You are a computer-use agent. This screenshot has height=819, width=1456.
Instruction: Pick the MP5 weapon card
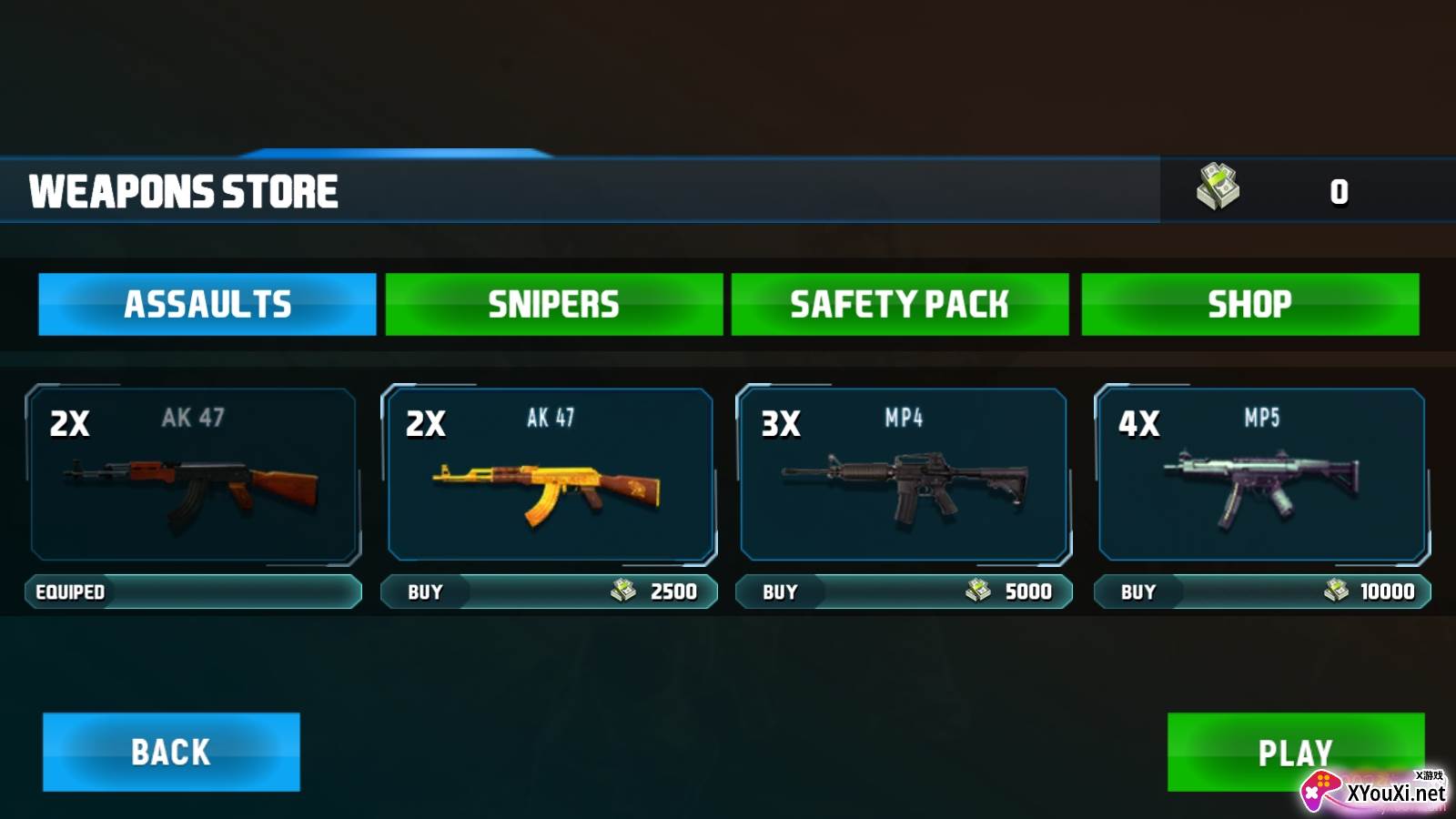click(1261, 474)
